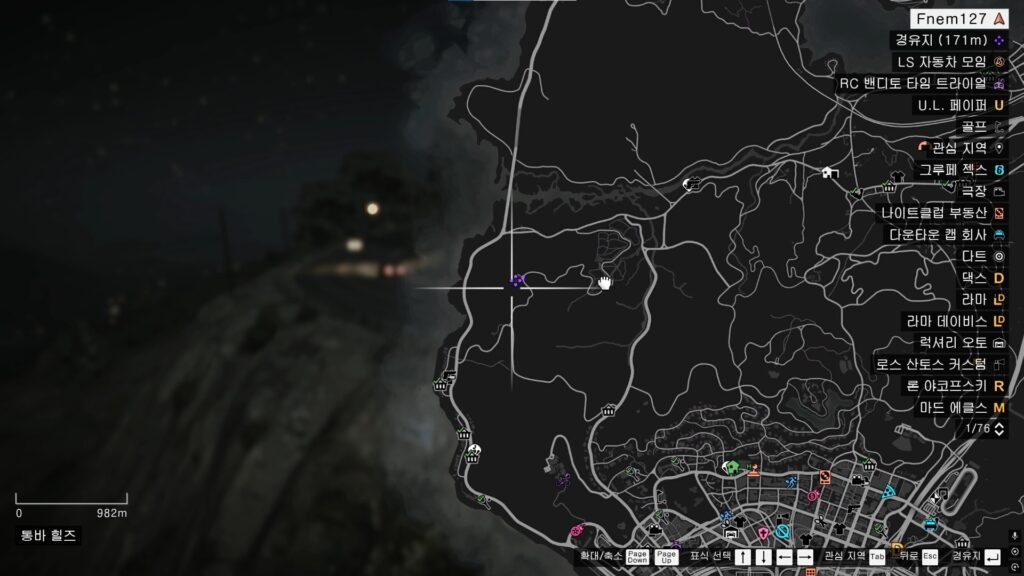Click the legend page arrows beside 1/76
Screen dimensions: 1024x576
(x=999, y=428)
